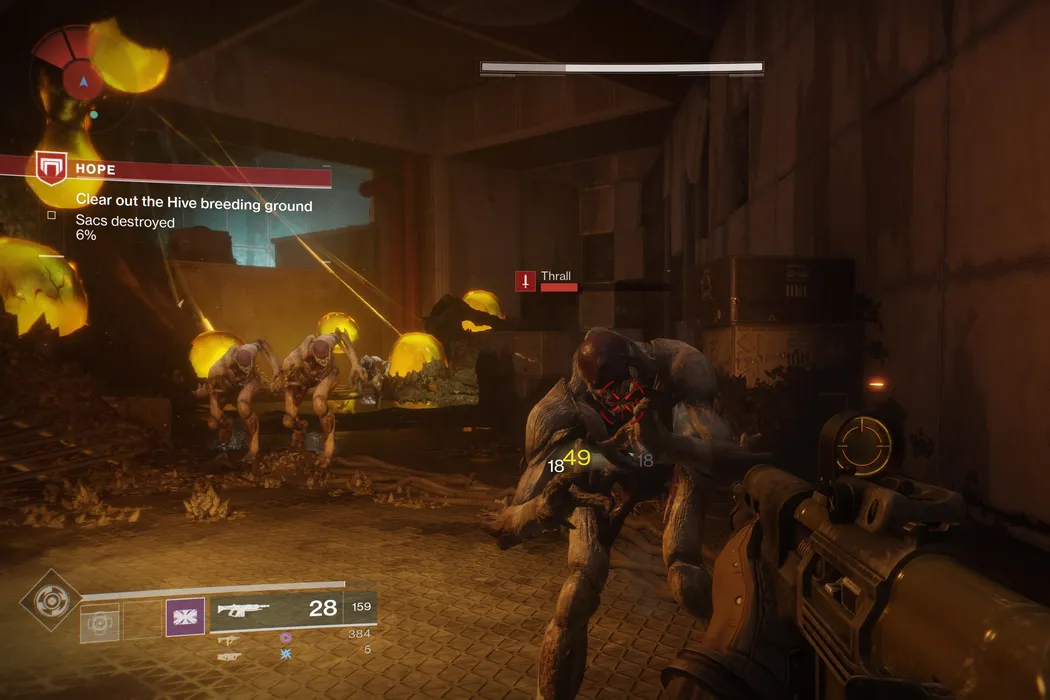Select the Sacs destroyed objective checkbox
The image size is (1050, 700).
click(x=51, y=214)
